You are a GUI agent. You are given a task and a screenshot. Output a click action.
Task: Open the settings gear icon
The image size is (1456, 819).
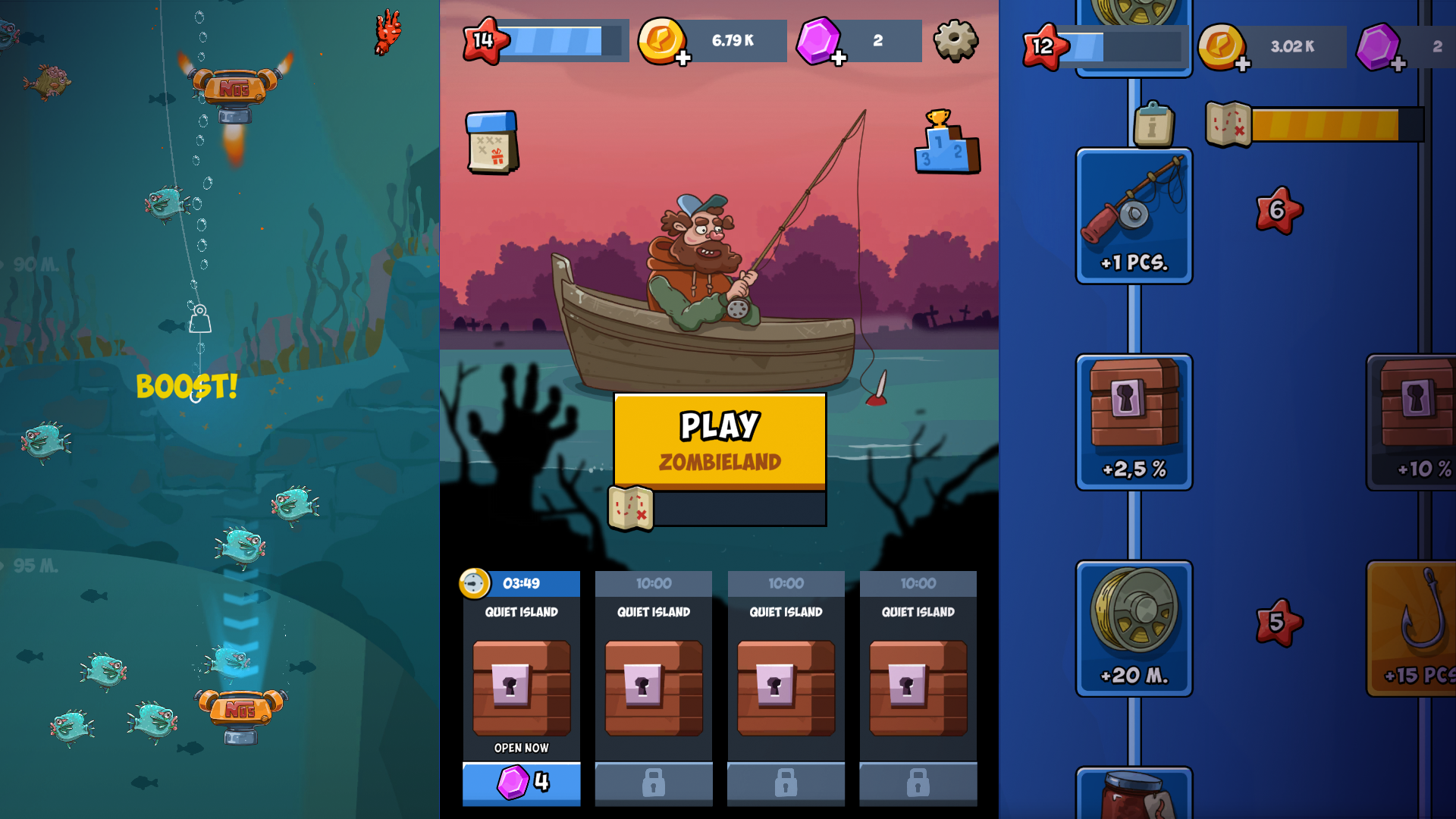pos(956,41)
